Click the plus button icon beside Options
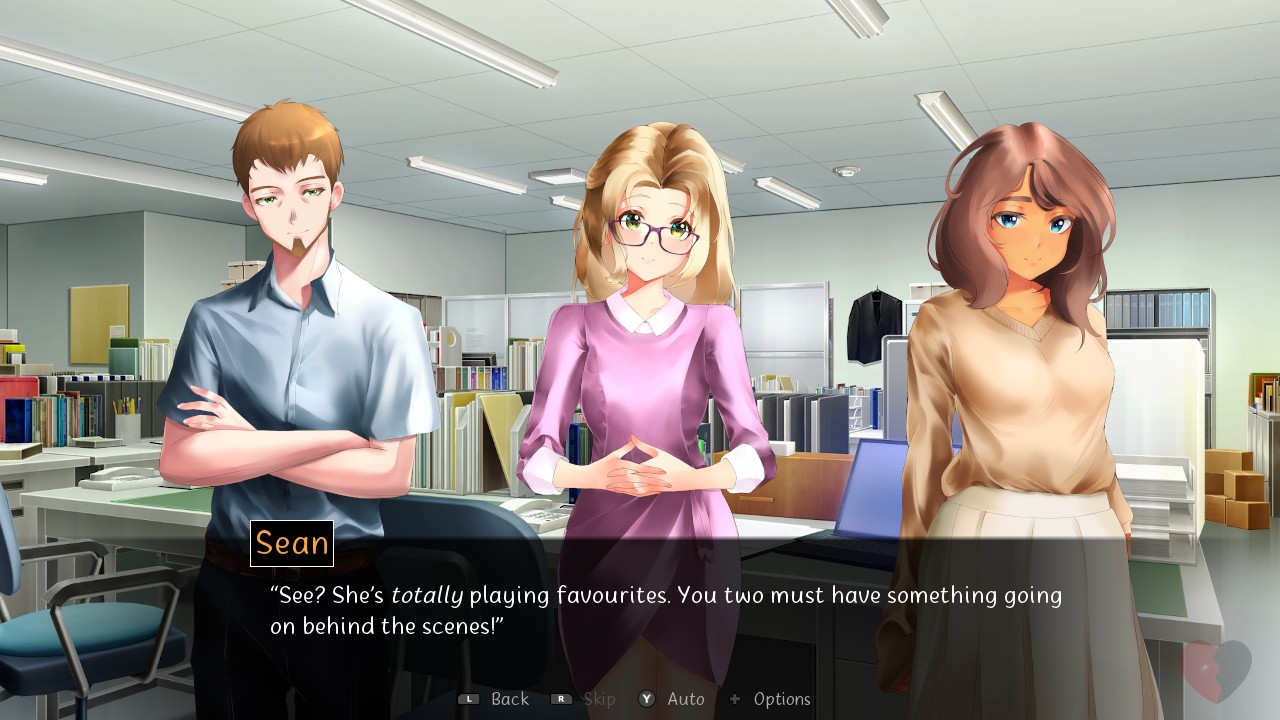This screenshot has height=720, width=1280. [x=735, y=699]
